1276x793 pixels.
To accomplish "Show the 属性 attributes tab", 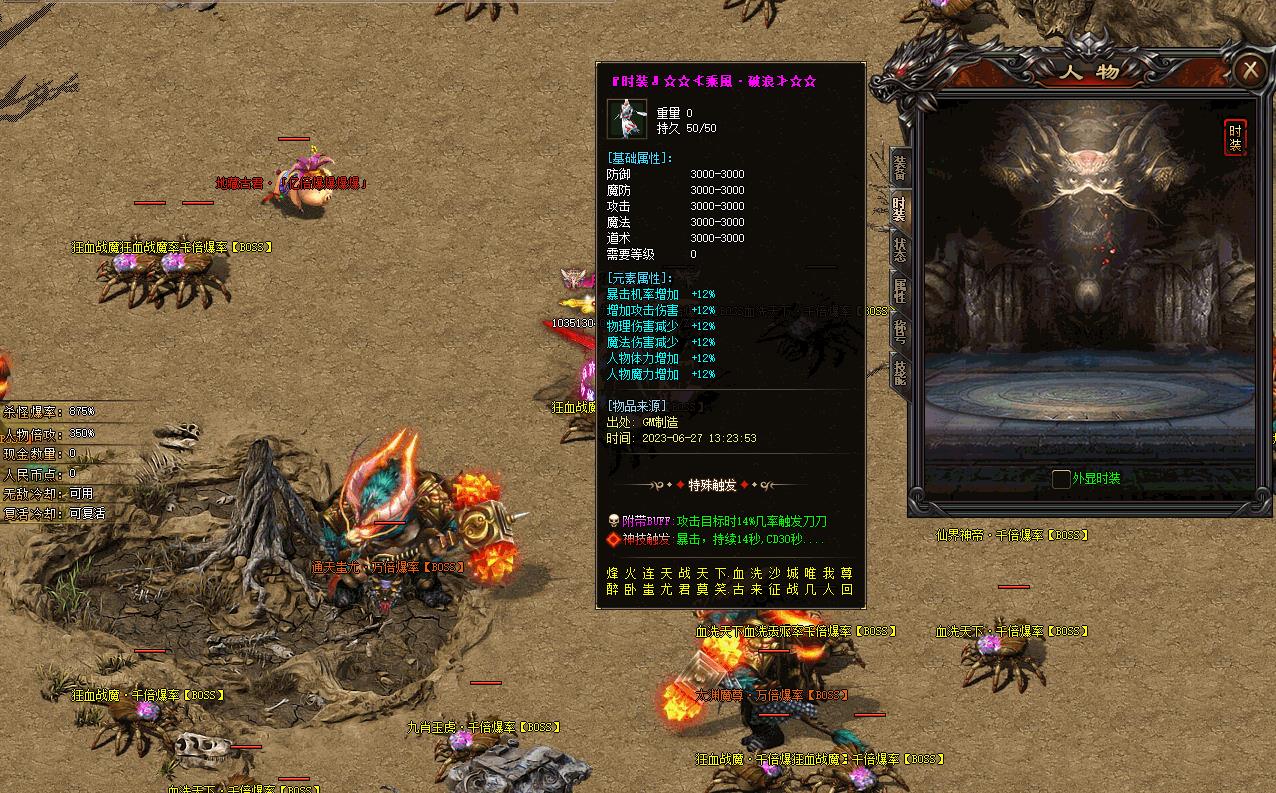I will click(x=900, y=291).
